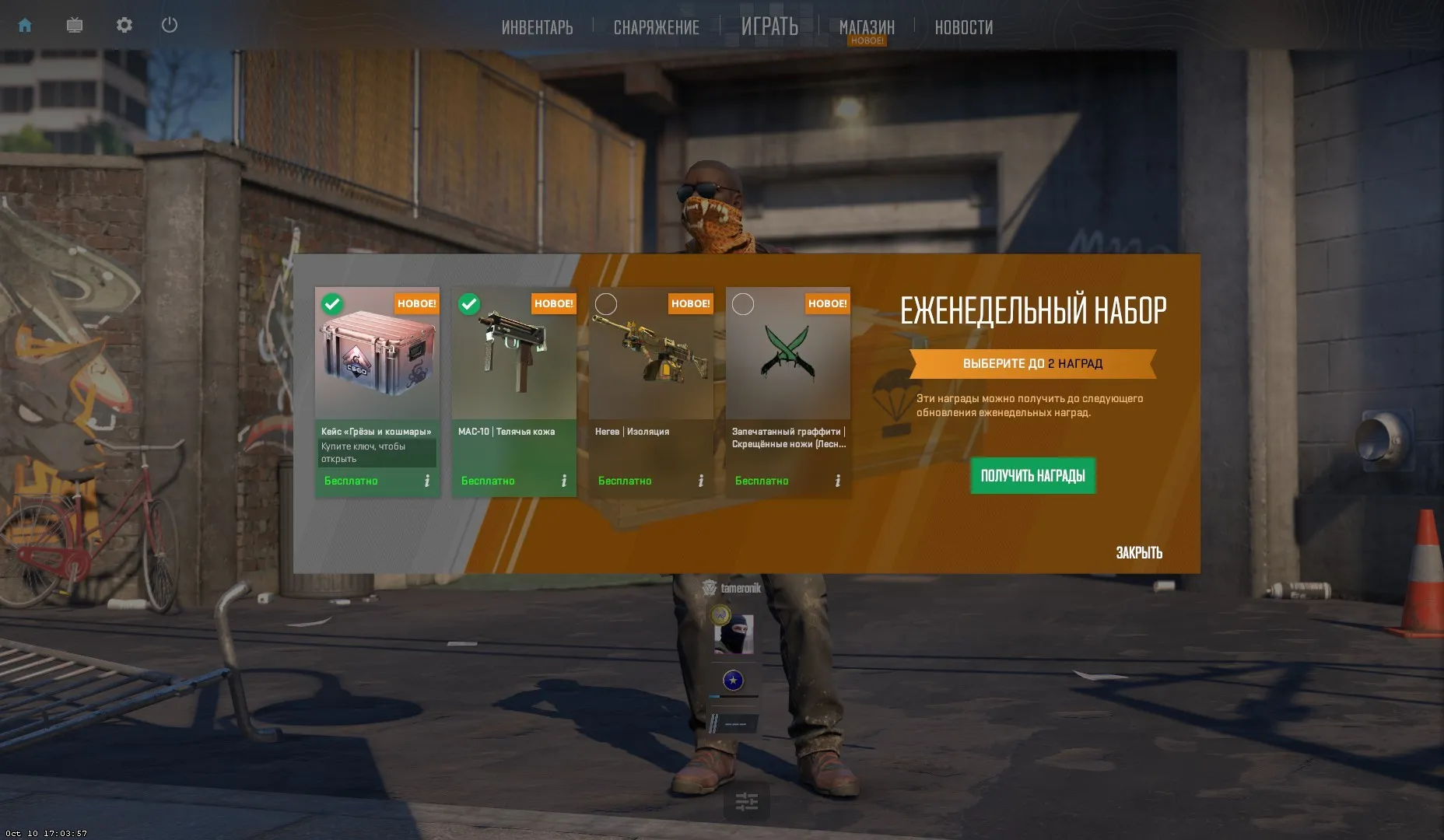Deselect the MAC-10 Calf Skin reward
Screen dimensions: 1444x840
click(469, 304)
